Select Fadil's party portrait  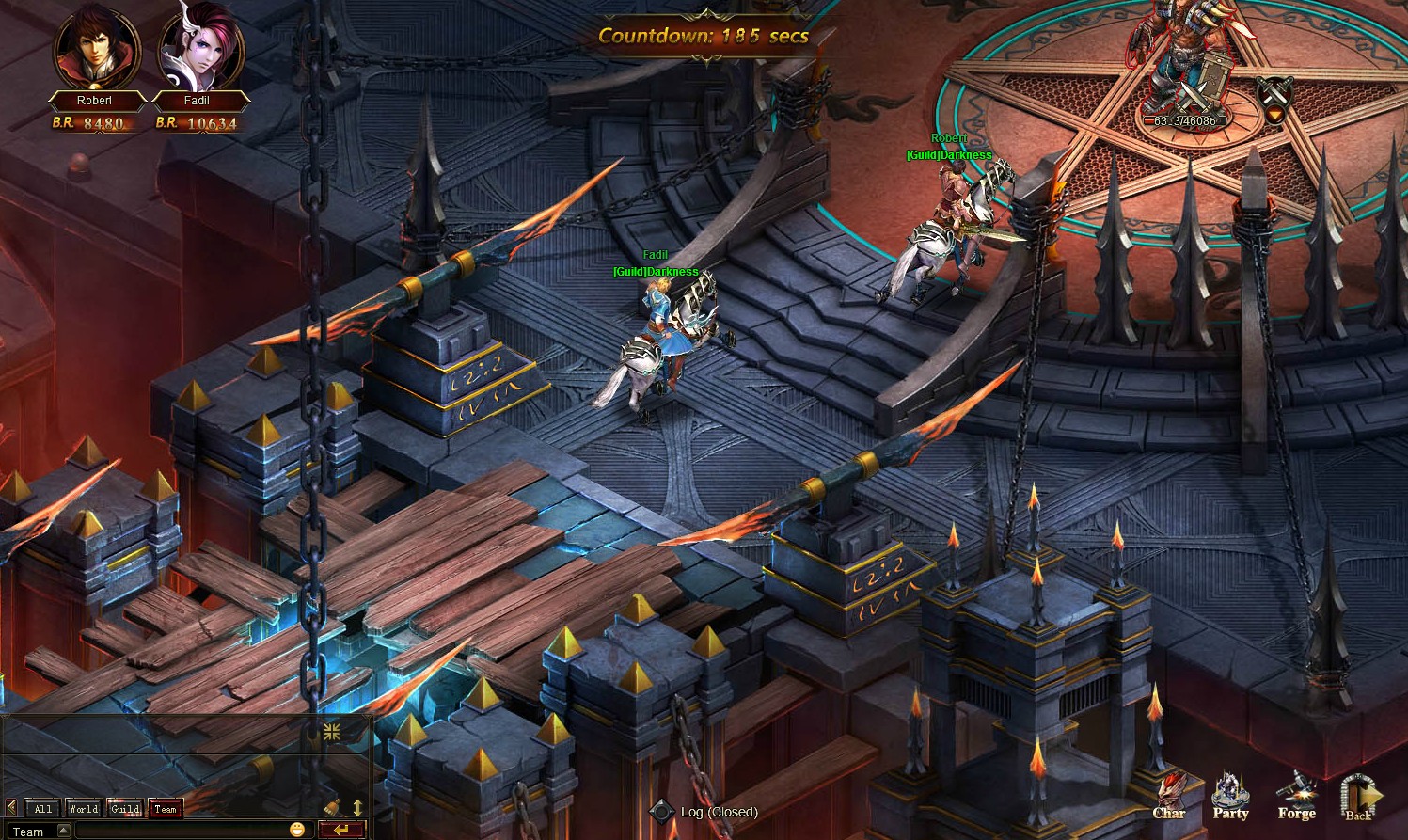pos(200,49)
